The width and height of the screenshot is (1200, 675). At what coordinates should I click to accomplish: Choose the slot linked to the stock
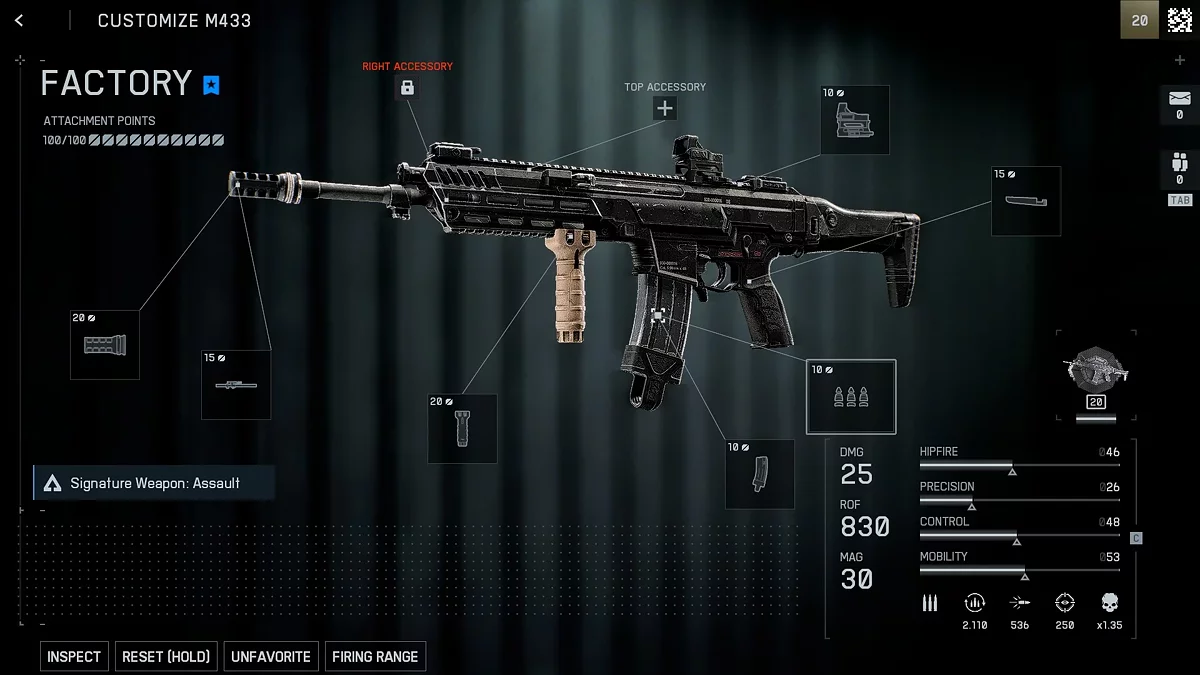(1026, 201)
